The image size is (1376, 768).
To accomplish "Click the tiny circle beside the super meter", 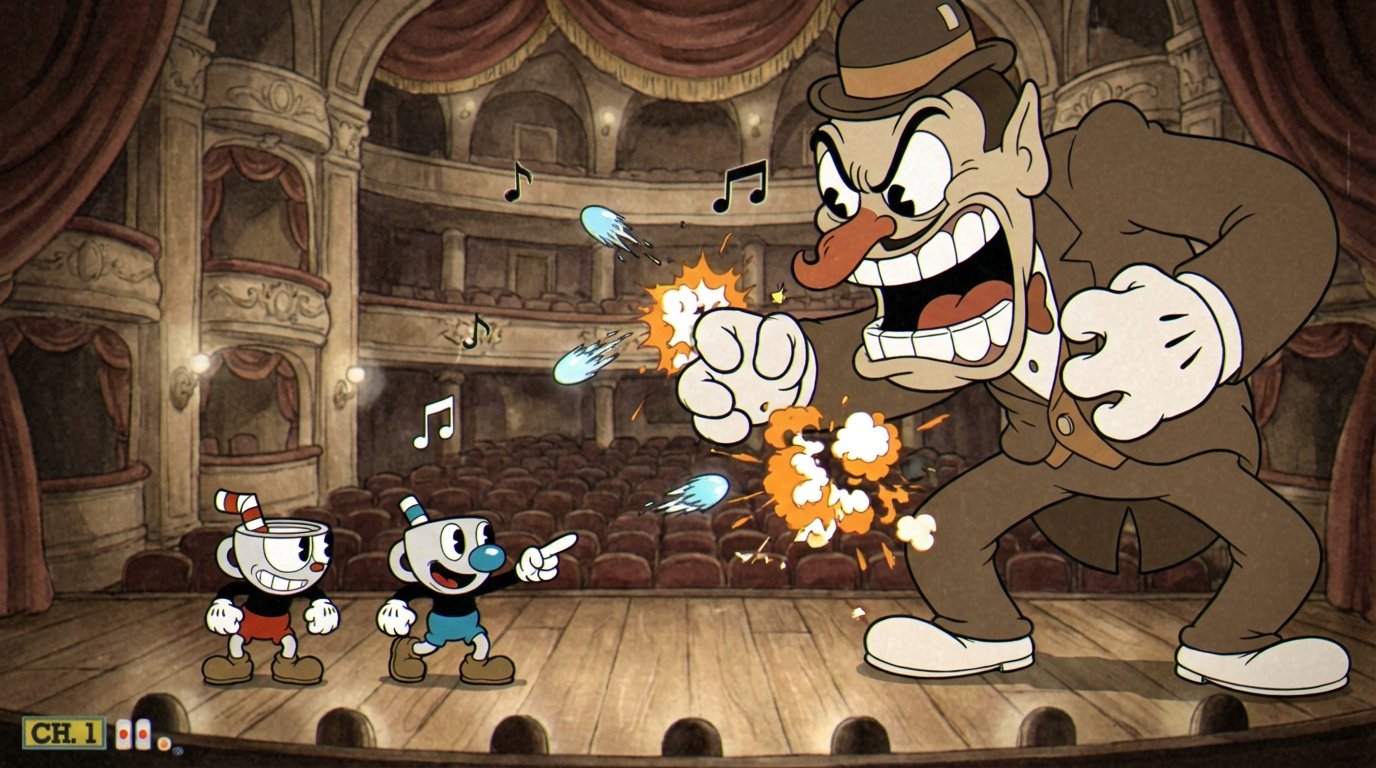I will 178,751.
